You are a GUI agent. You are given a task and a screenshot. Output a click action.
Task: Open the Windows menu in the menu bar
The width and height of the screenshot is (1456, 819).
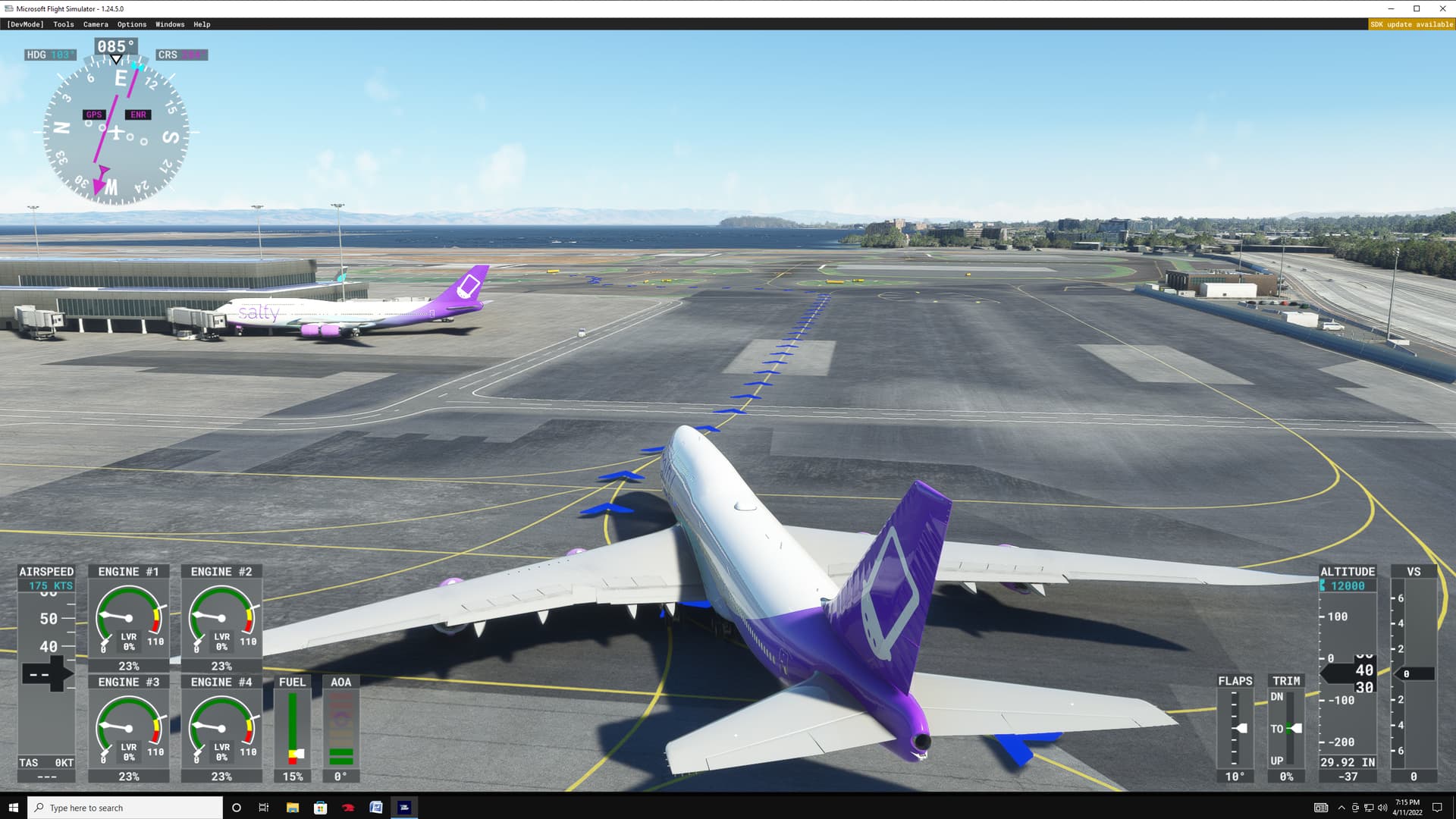tap(169, 24)
